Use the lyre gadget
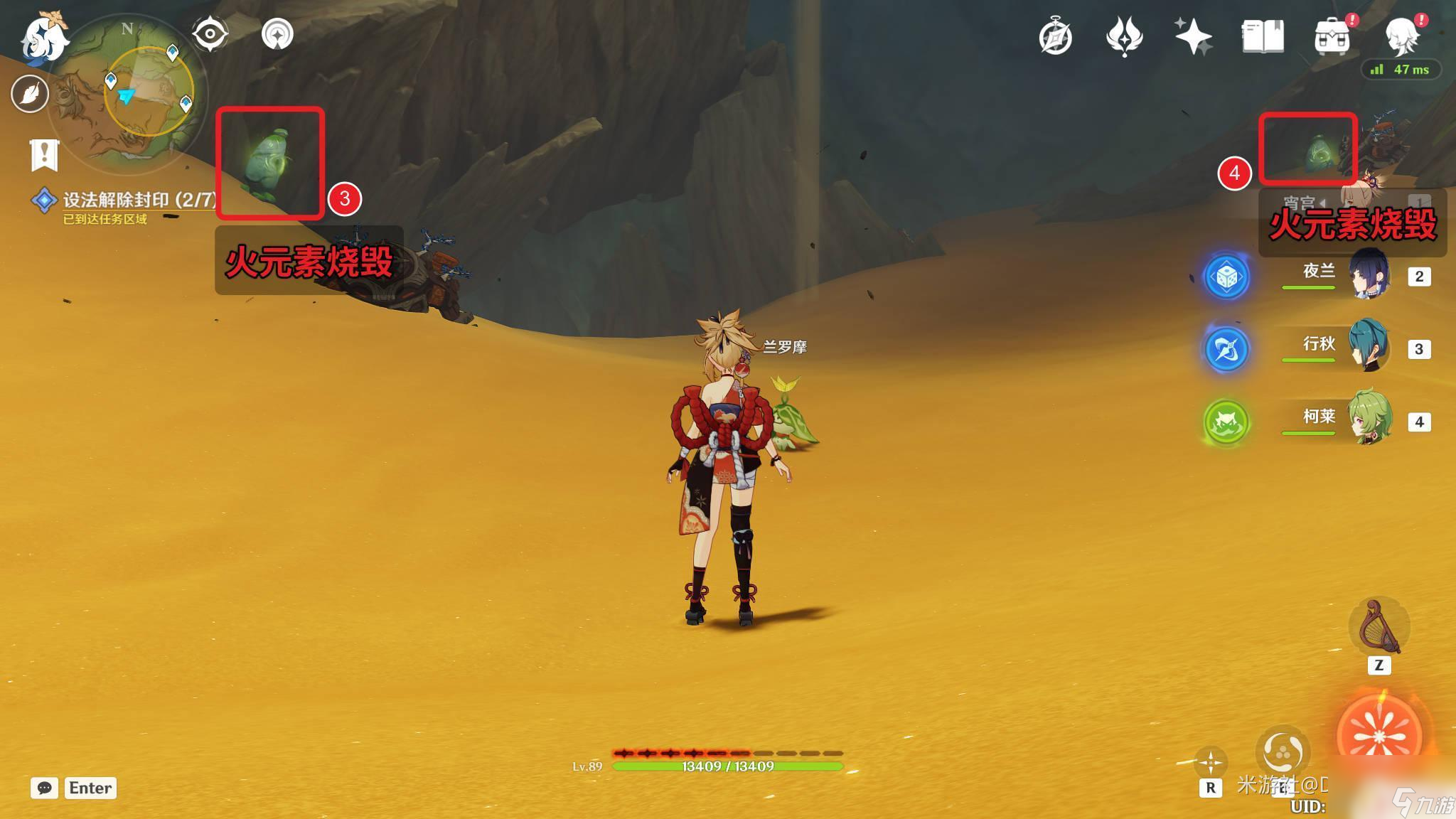Image resolution: width=1456 pixels, height=819 pixels. point(1379,627)
